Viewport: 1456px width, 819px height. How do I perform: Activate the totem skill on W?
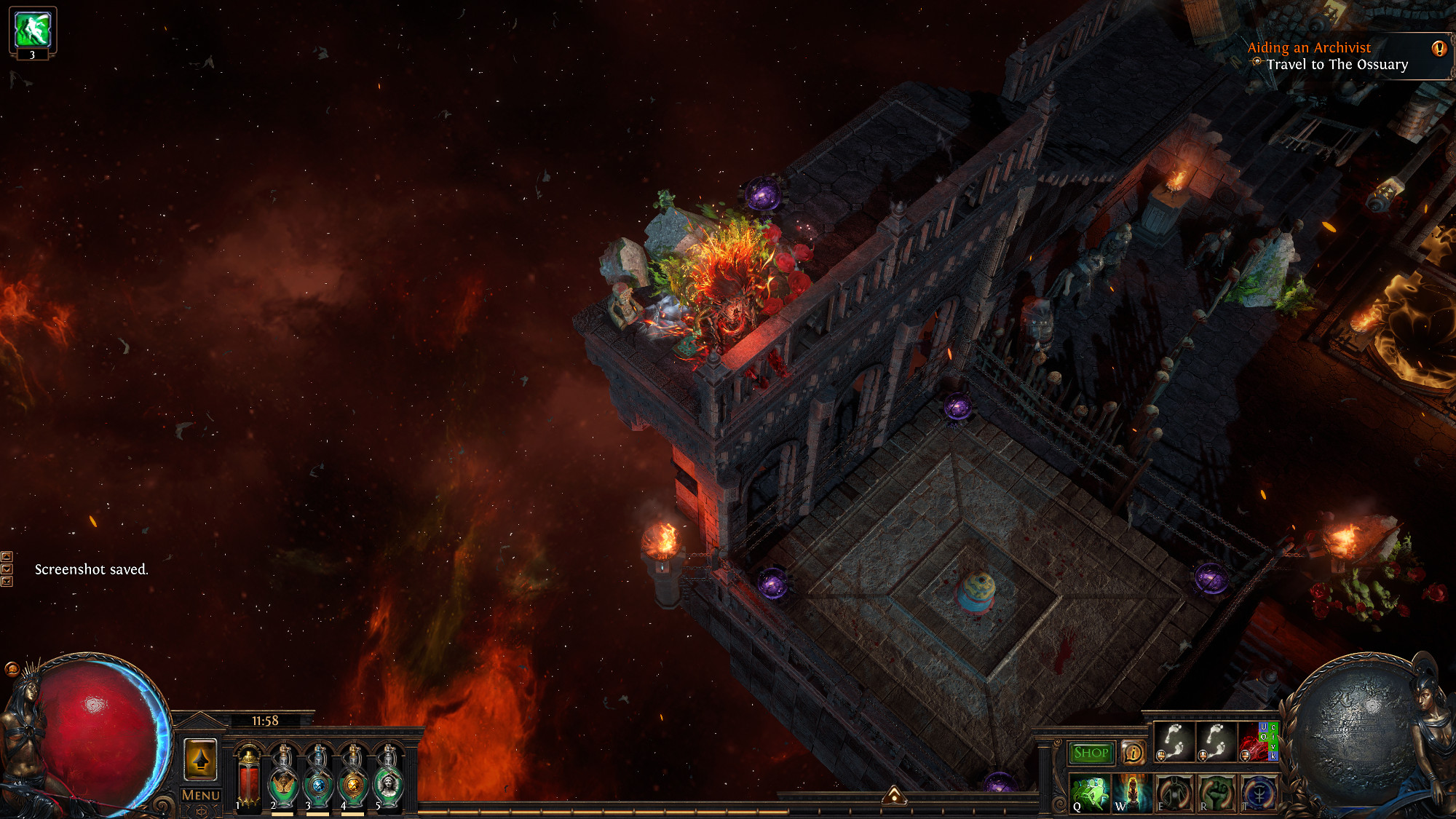pos(1132,794)
